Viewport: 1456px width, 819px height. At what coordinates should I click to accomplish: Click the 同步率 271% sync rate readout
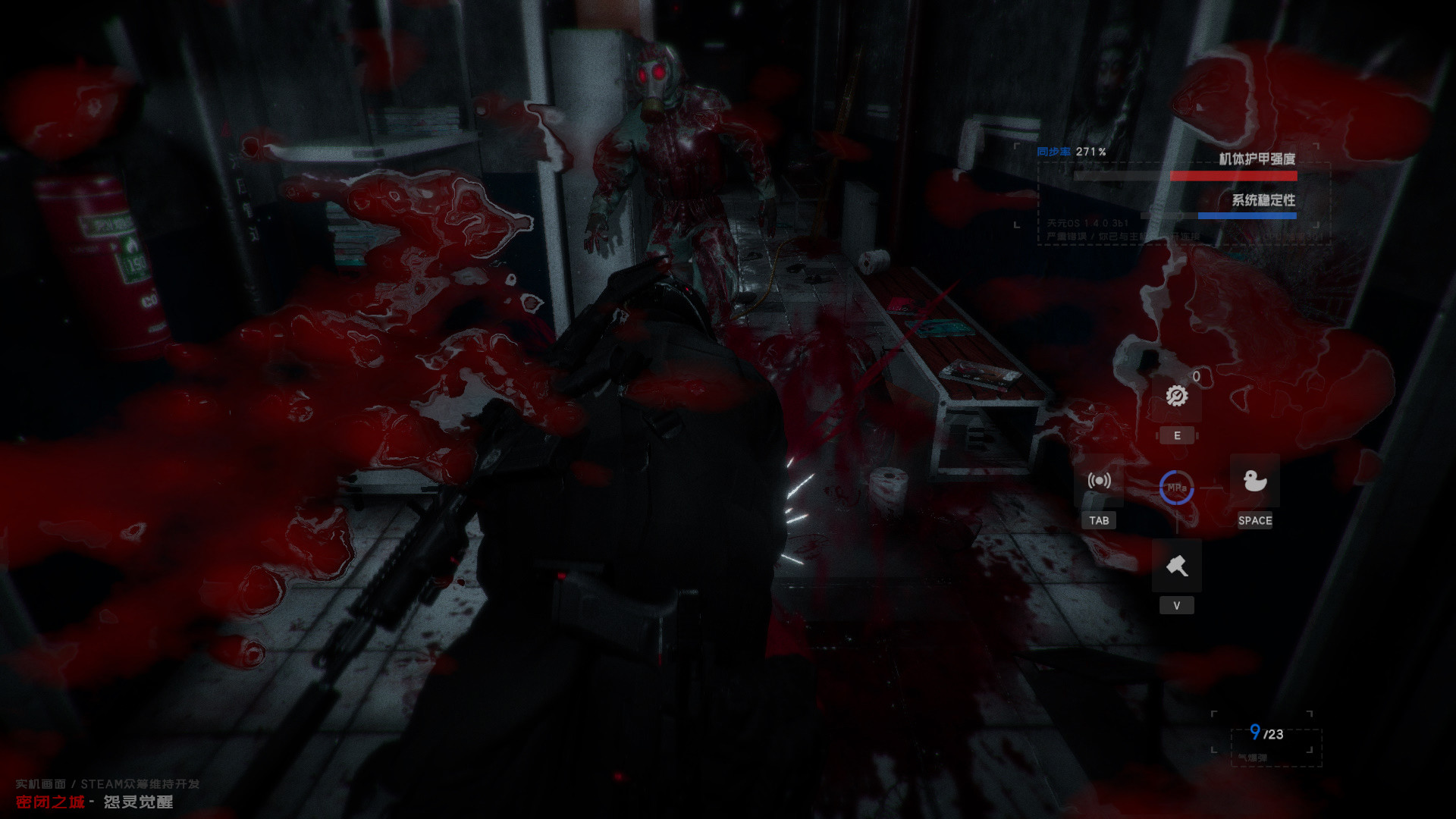point(1072,152)
